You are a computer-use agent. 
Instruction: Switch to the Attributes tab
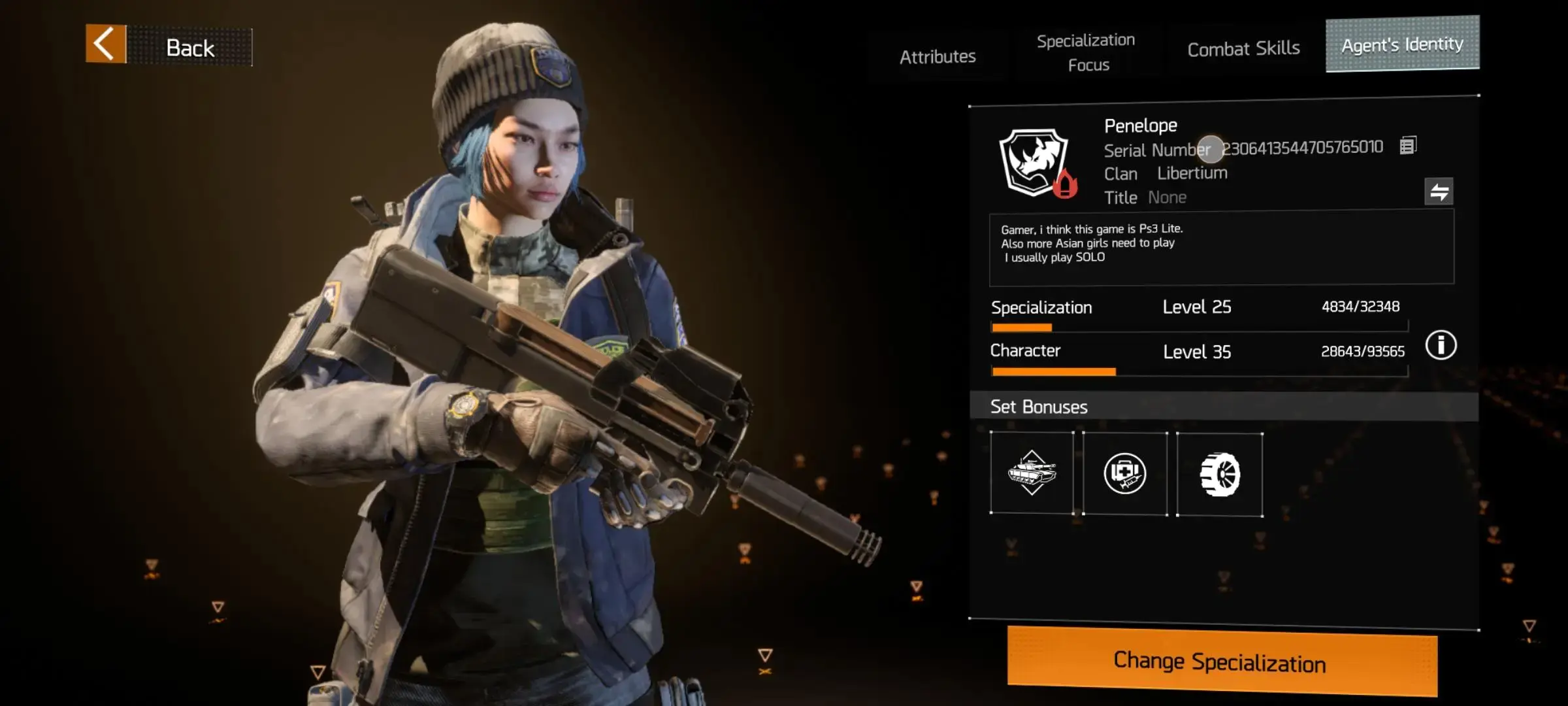click(x=938, y=57)
